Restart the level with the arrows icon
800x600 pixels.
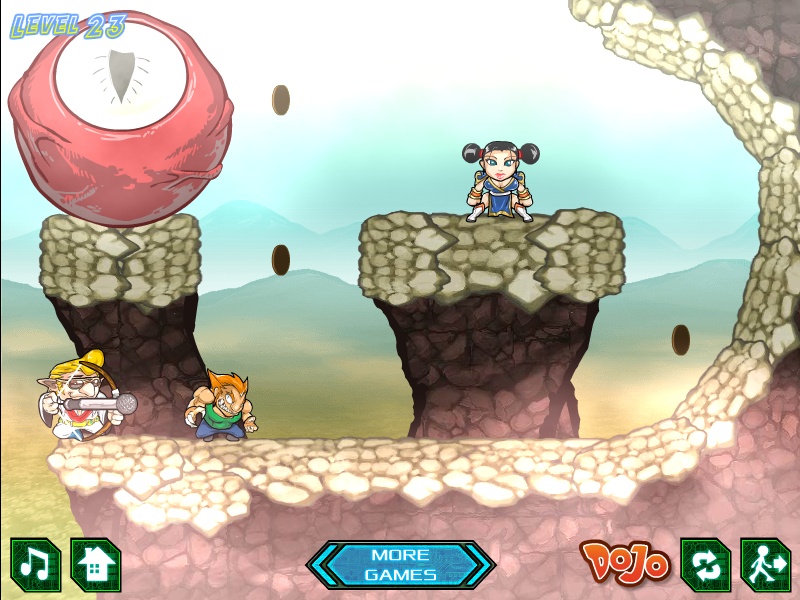coord(705,565)
